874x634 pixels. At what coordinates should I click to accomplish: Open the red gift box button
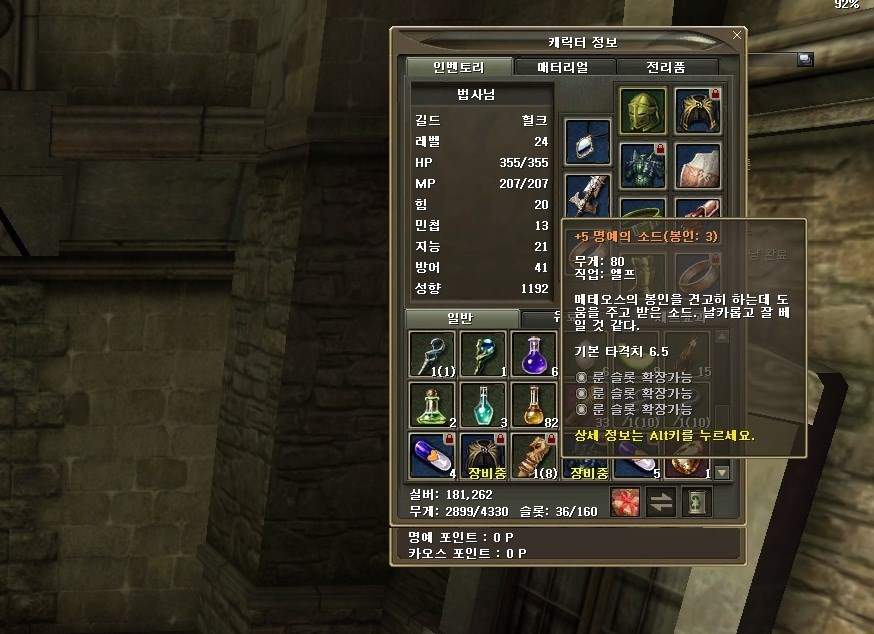624,503
